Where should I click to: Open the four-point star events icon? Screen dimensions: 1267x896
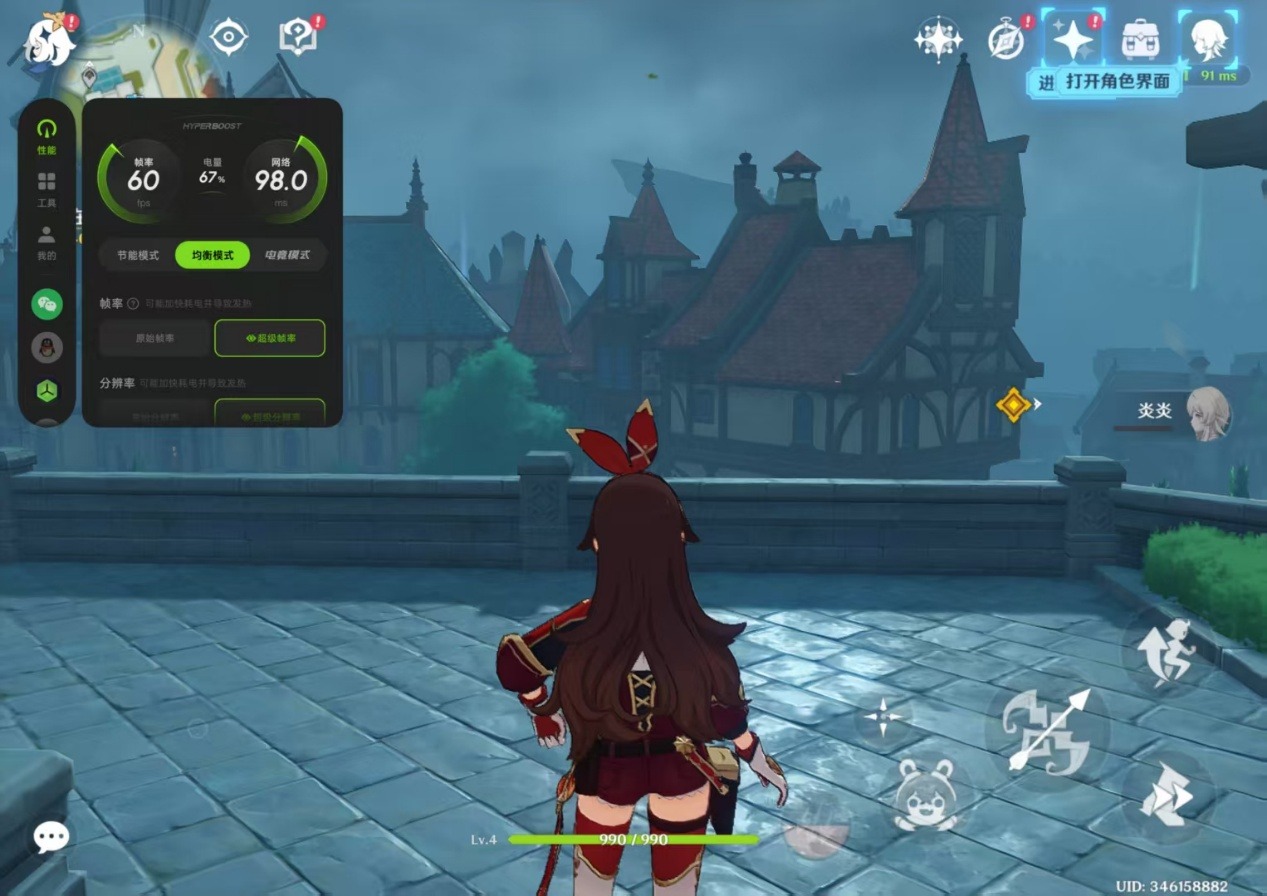tap(938, 40)
